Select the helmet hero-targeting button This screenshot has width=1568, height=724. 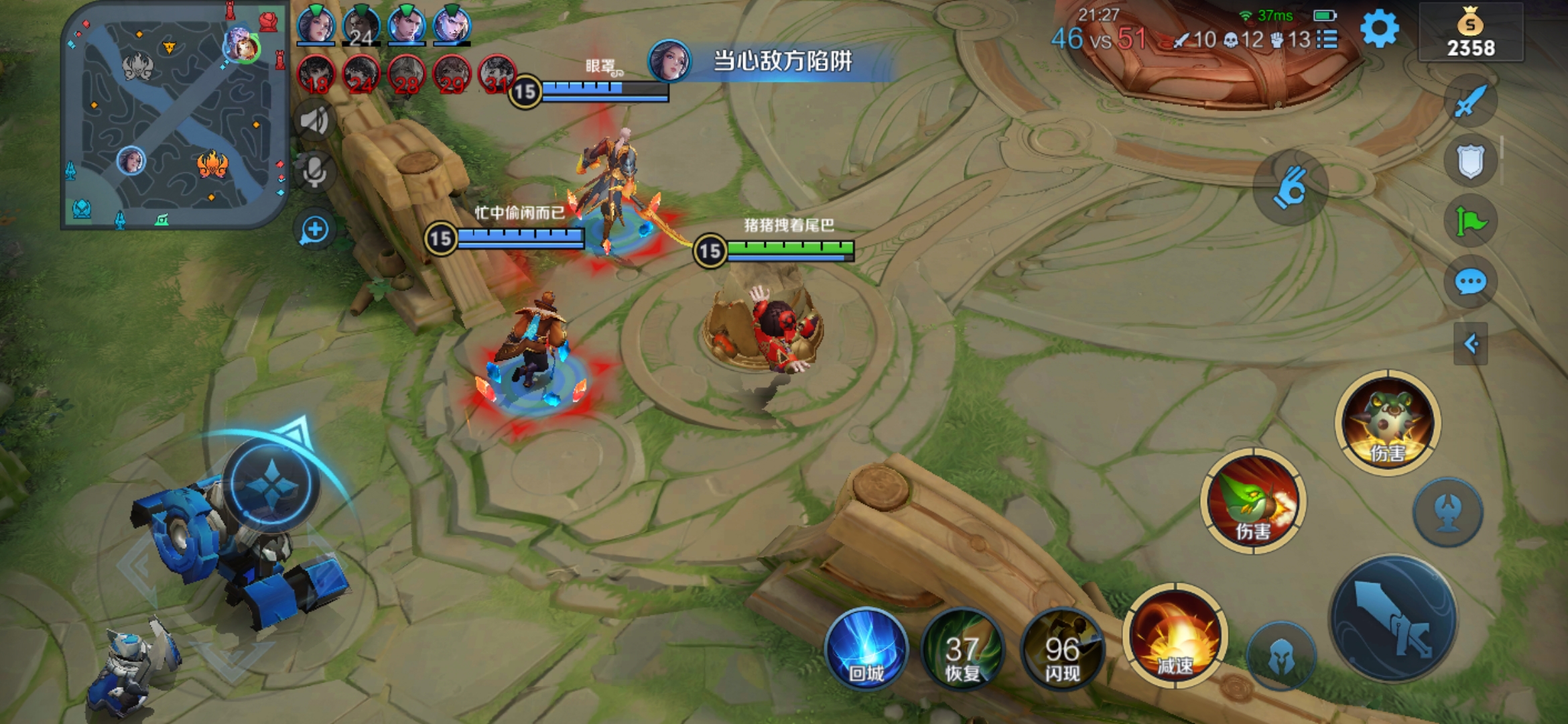(x=1281, y=657)
